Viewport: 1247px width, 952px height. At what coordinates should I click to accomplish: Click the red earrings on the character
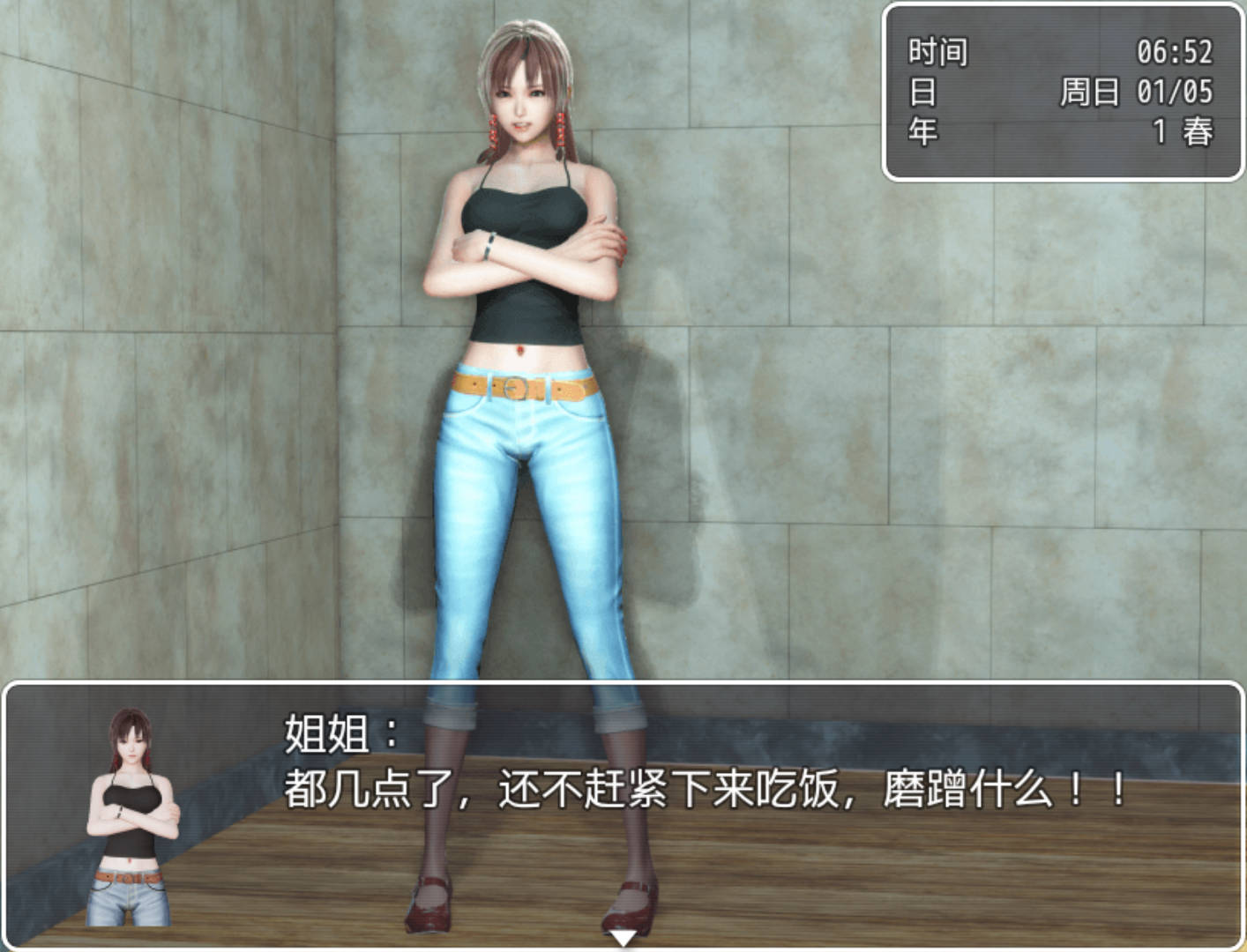coord(561,128)
